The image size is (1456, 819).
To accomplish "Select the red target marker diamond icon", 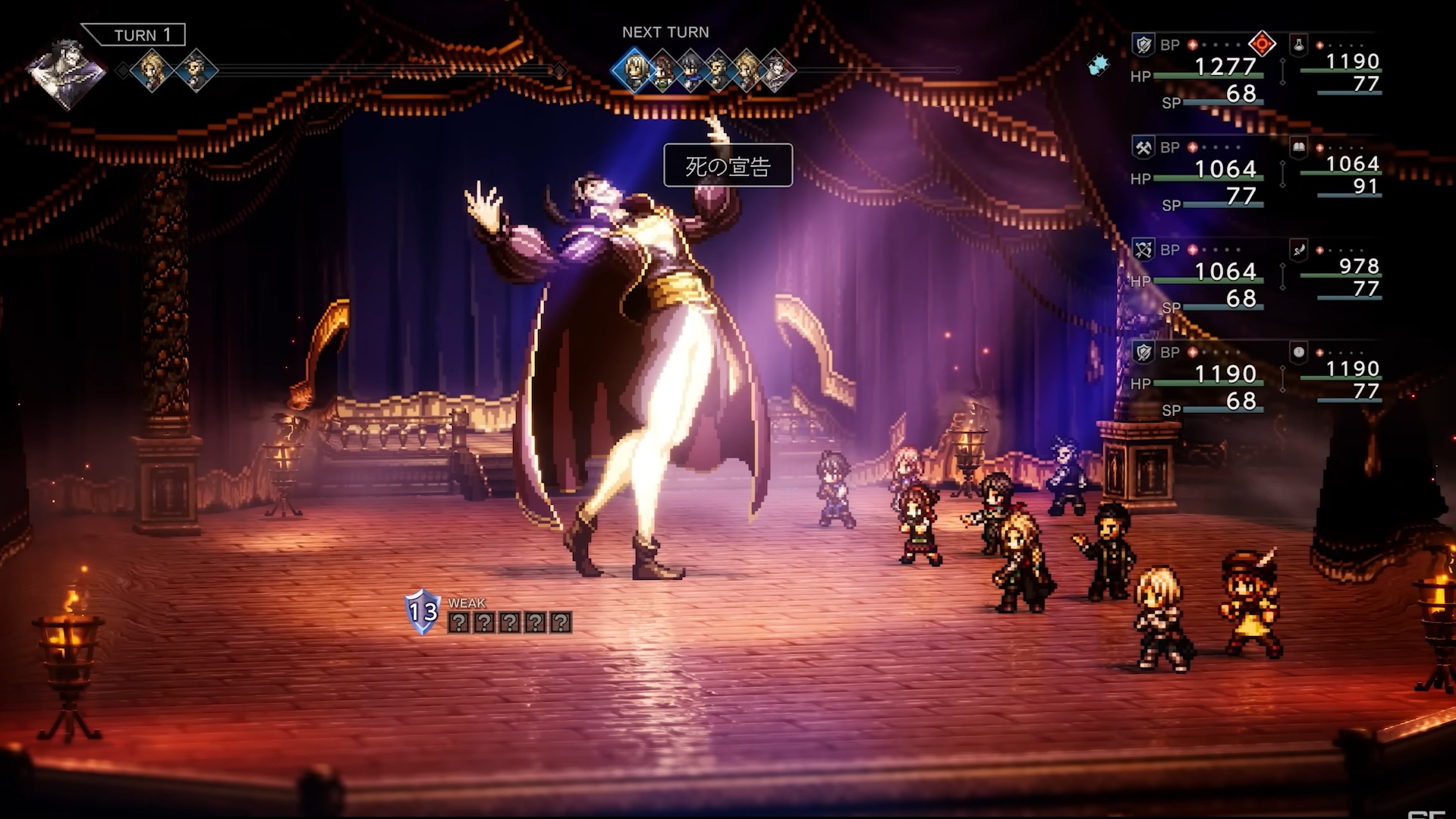I will (1262, 44).
